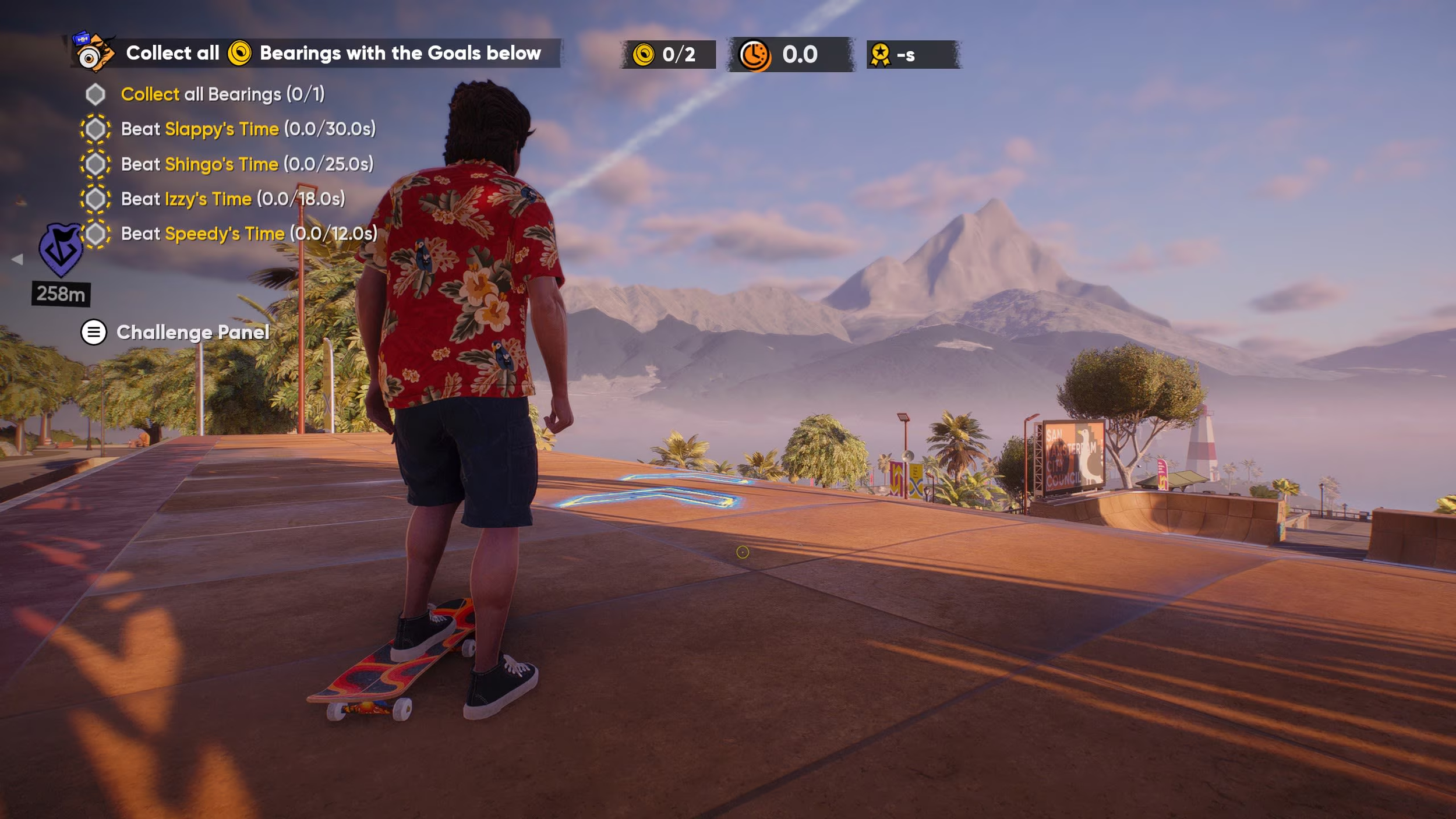Viewport: 1456px width, 819px height.
Task: Click the purple waypoint marker icon
Action: click(x=60, y=249)
